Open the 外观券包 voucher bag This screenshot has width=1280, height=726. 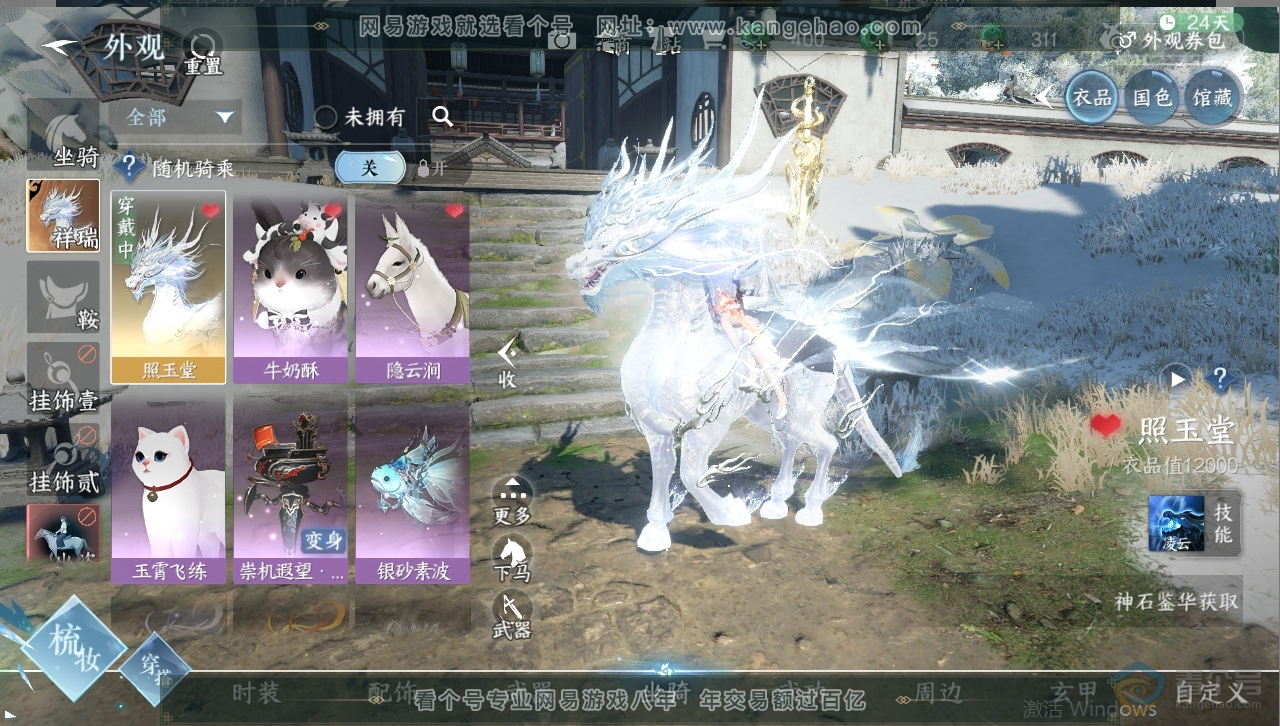pos(1172,40)
